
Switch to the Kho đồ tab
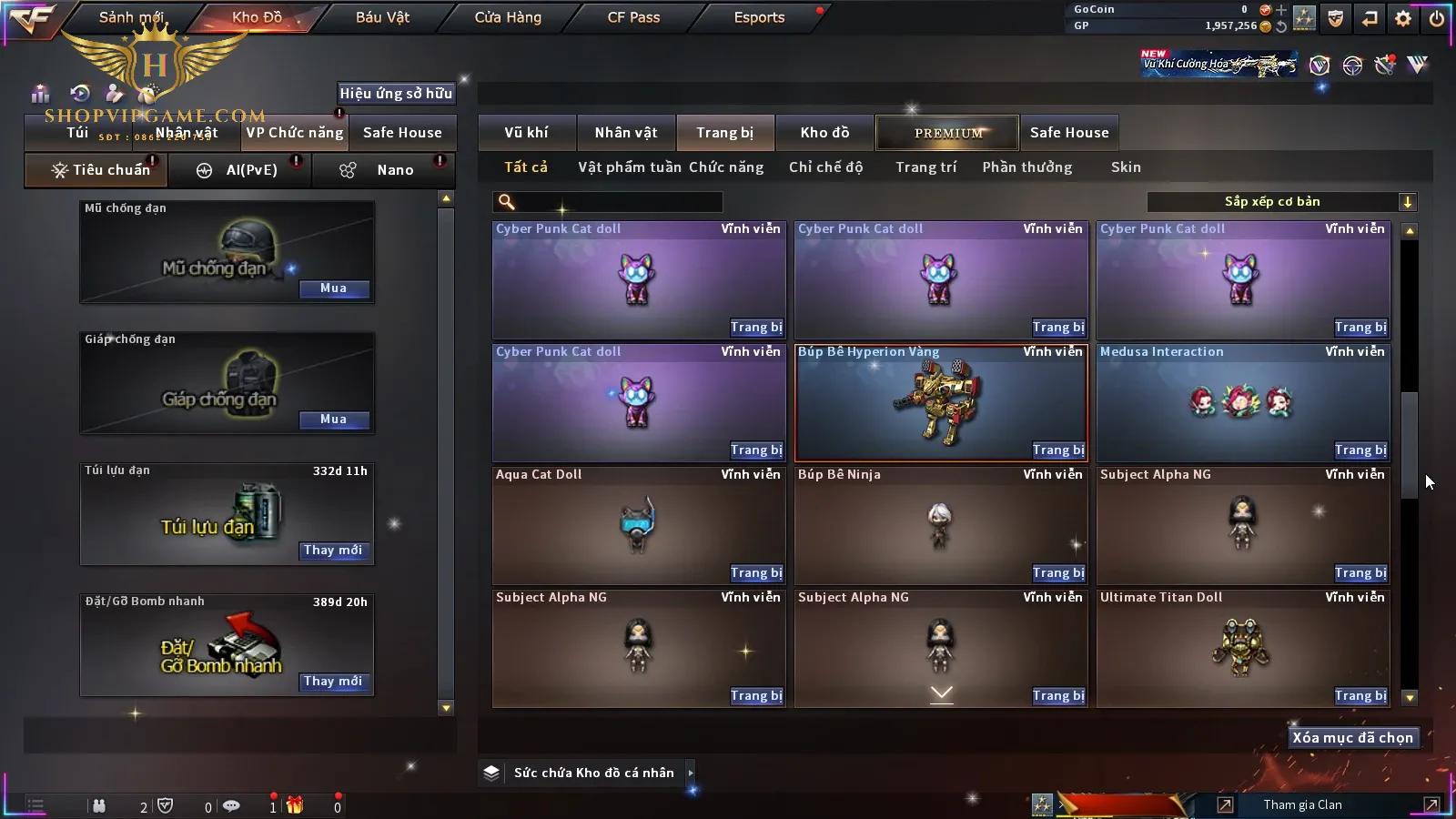tap(824, 133)
